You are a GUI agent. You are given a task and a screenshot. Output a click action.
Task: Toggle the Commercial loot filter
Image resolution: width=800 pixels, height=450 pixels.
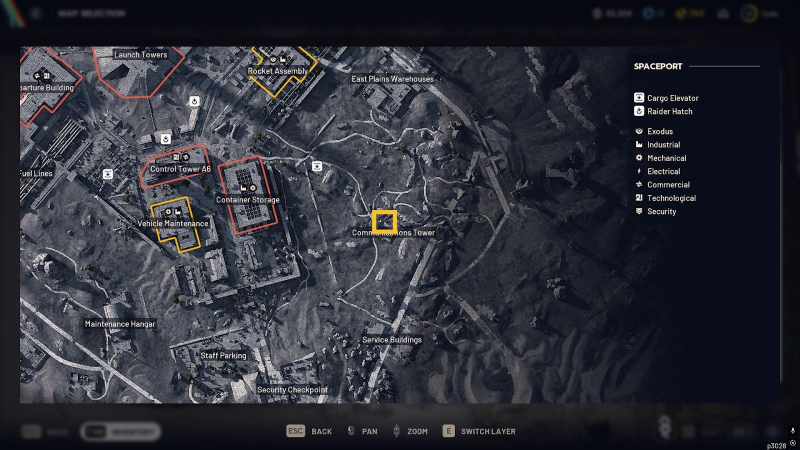click(668, 184)
